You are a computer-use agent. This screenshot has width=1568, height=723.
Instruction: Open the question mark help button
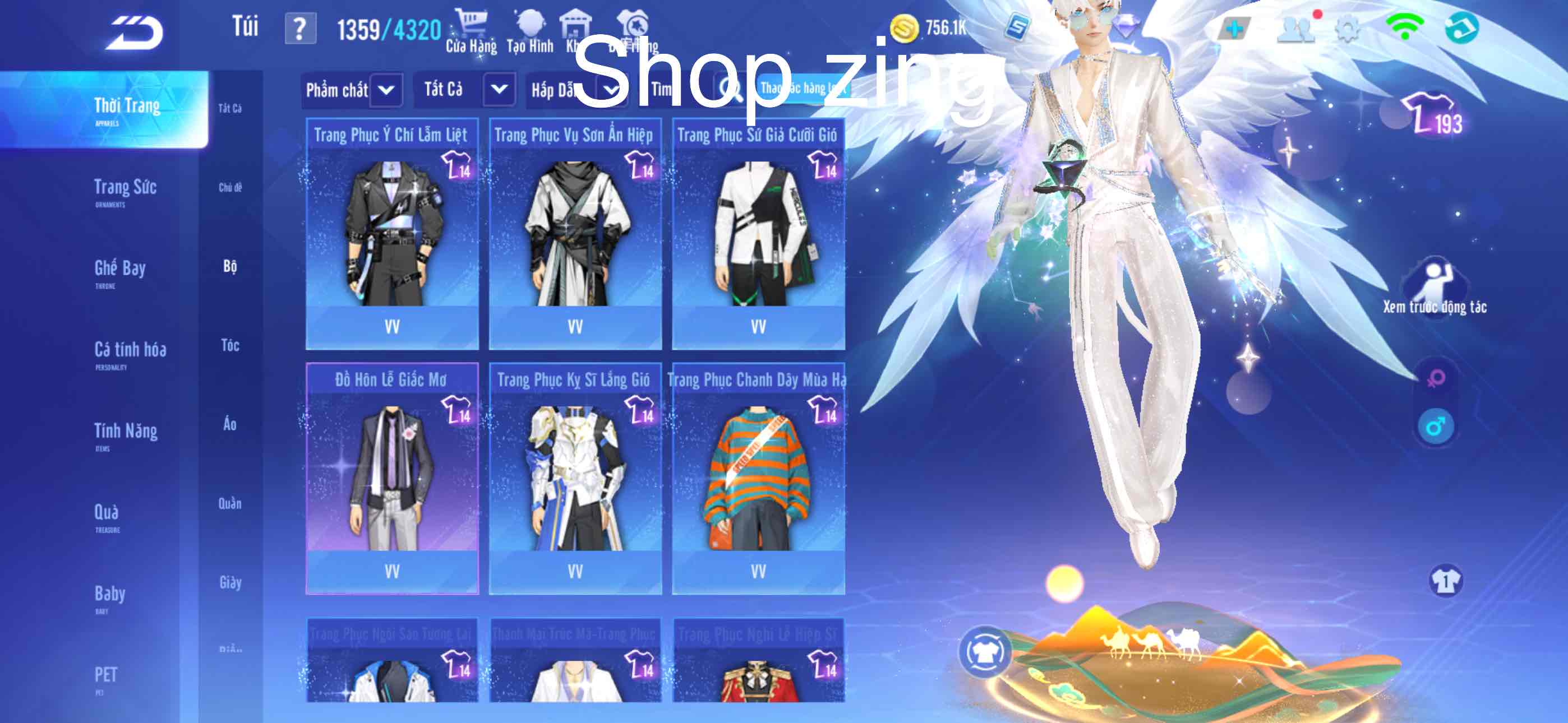coord(300,29)
